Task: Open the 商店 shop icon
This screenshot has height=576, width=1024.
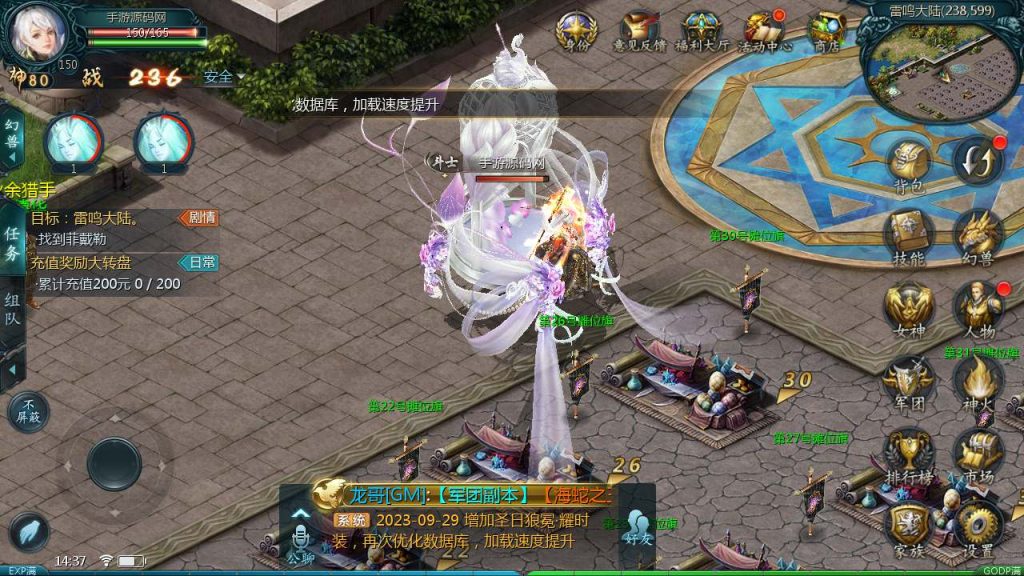Action: click(827, 32)
